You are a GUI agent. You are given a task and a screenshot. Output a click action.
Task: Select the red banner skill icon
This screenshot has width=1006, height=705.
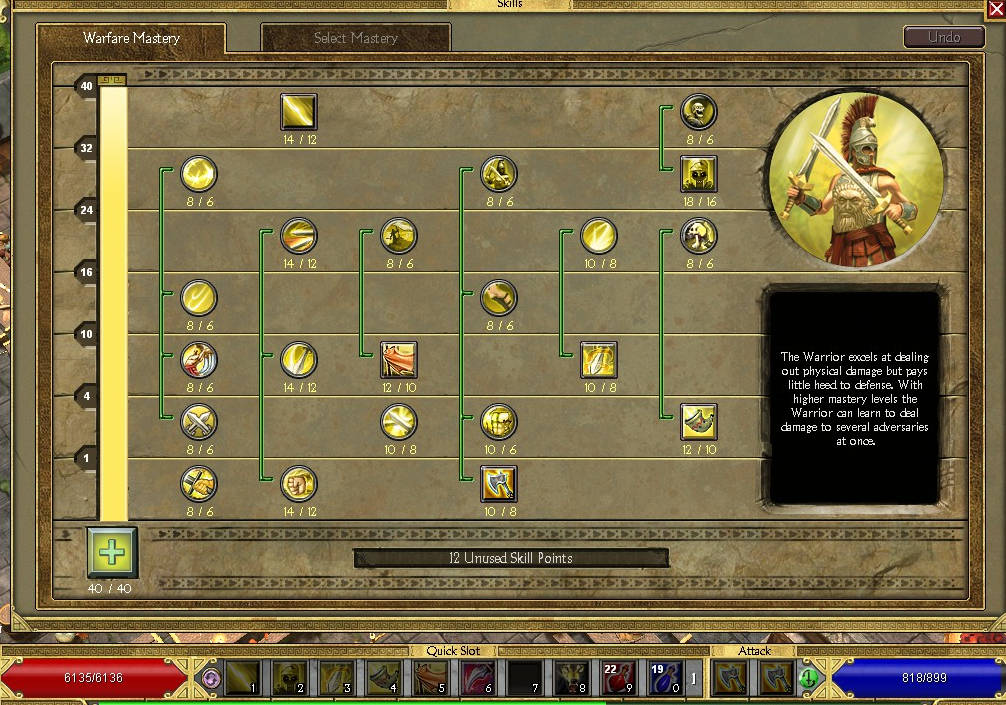click(399, 360)
